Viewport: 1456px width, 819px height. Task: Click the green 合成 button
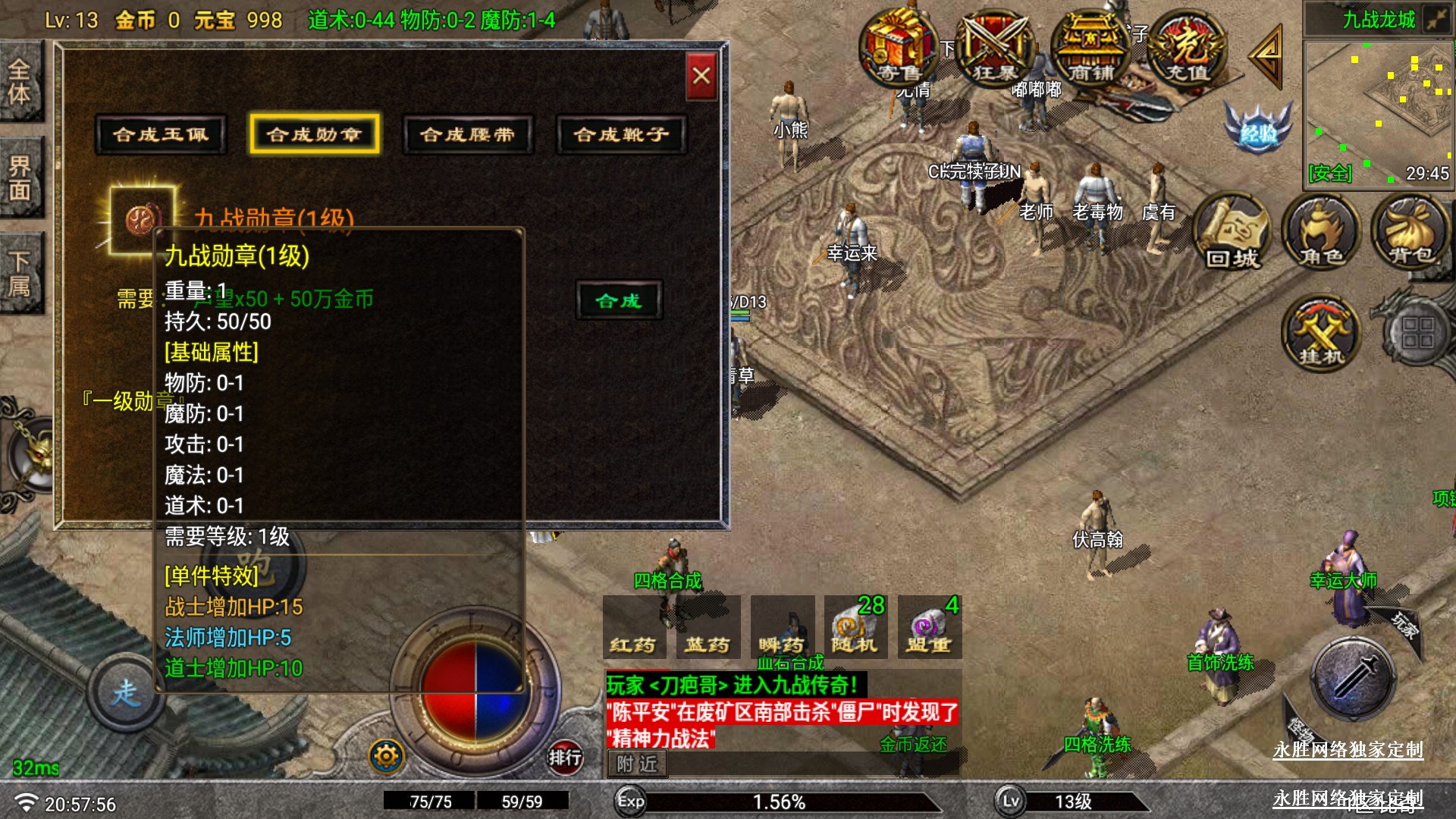coord(619,301)
